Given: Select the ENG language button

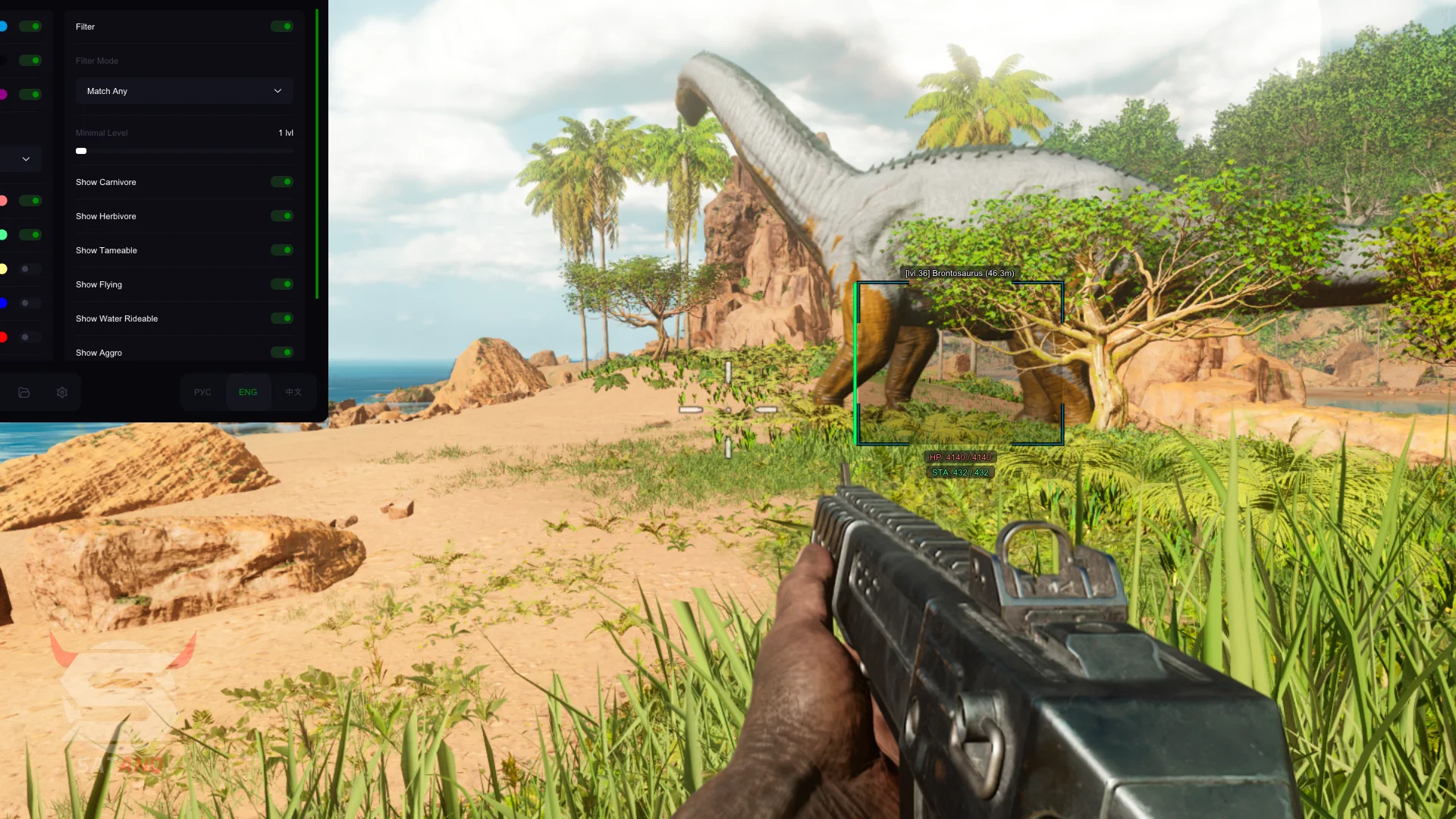Looking at the screenshot, I should pos(248,392).
